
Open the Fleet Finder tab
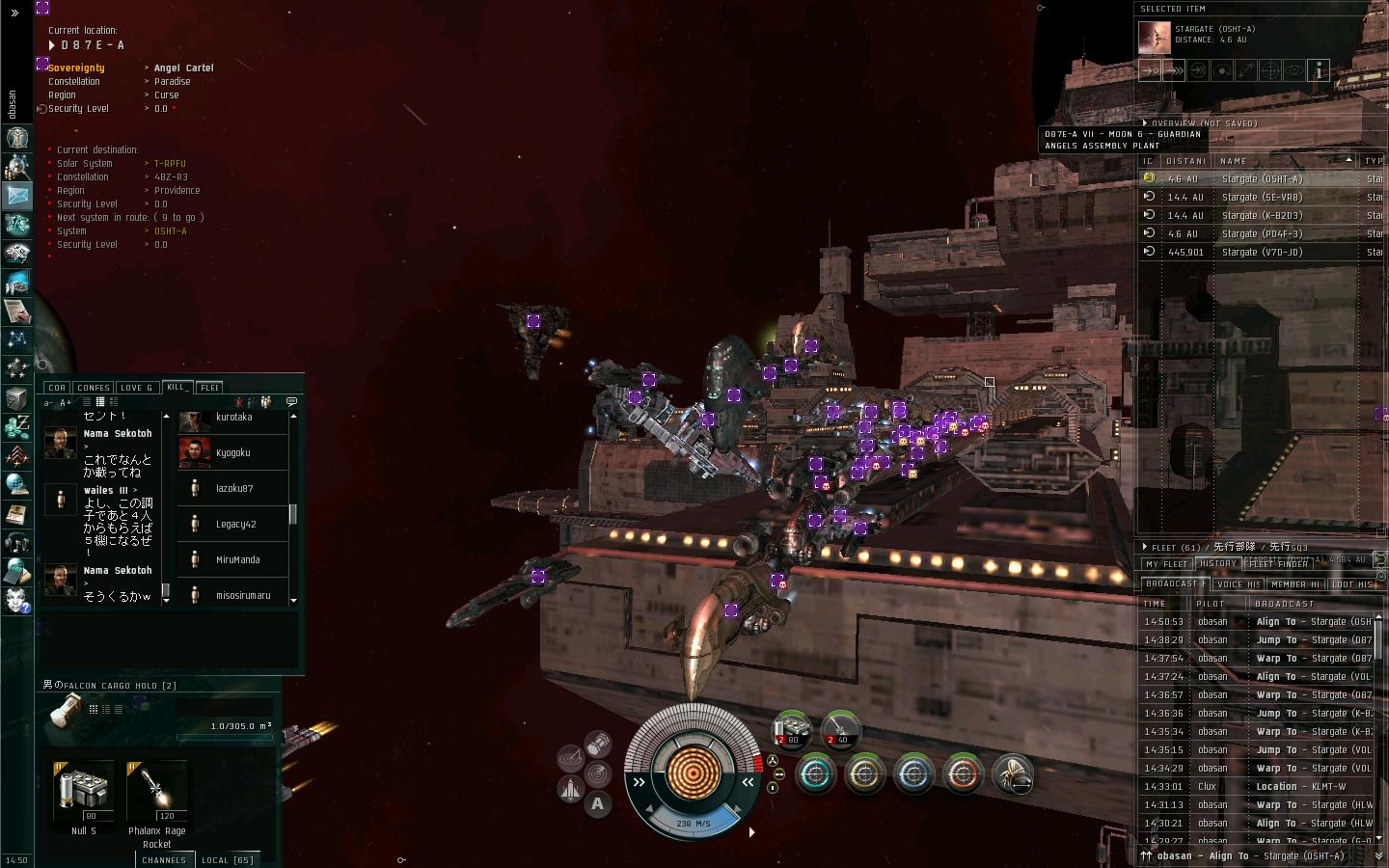(1279, 563)
